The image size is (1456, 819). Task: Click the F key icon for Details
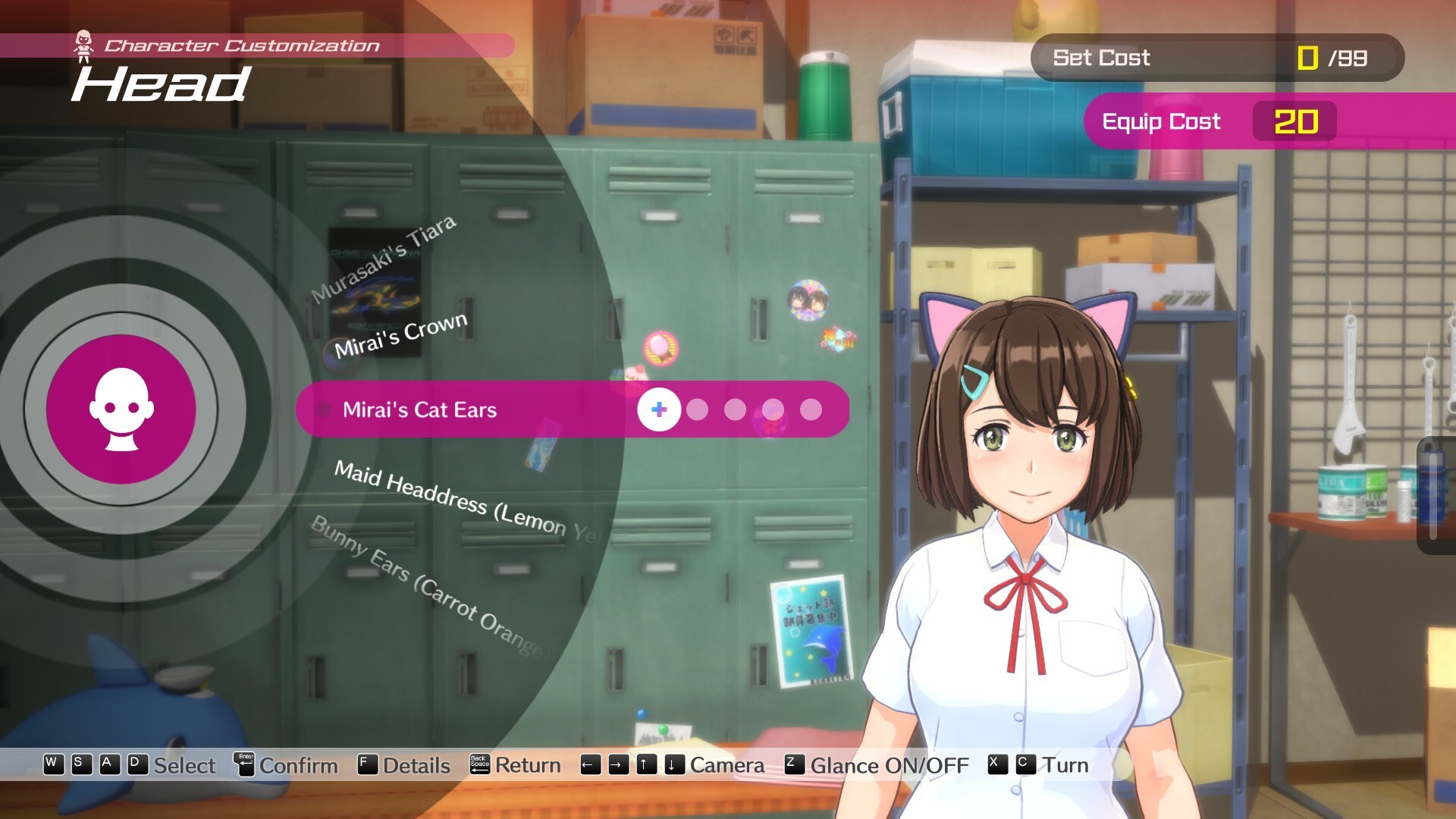tap(369, 765)
